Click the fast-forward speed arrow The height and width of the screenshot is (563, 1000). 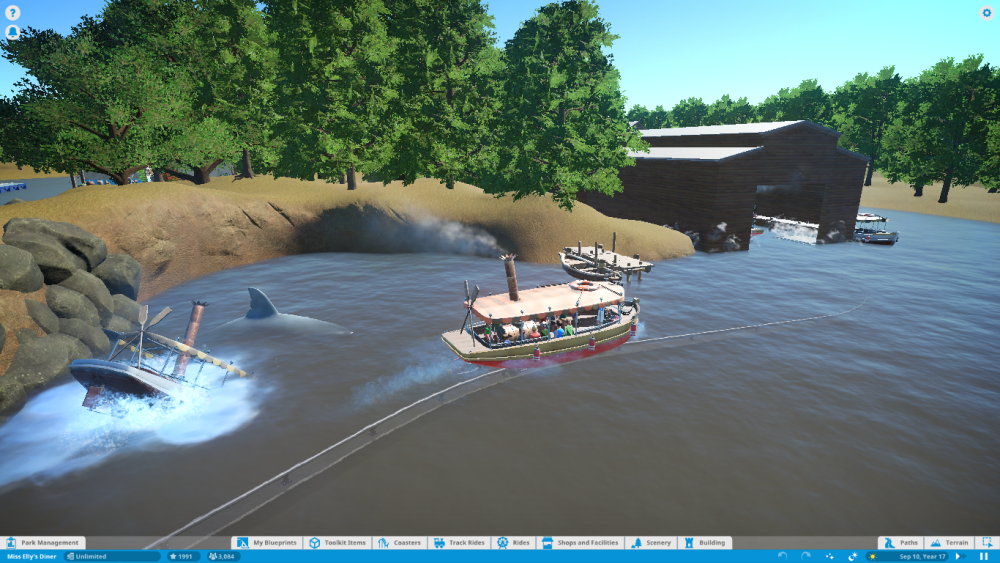click(957, 556)
